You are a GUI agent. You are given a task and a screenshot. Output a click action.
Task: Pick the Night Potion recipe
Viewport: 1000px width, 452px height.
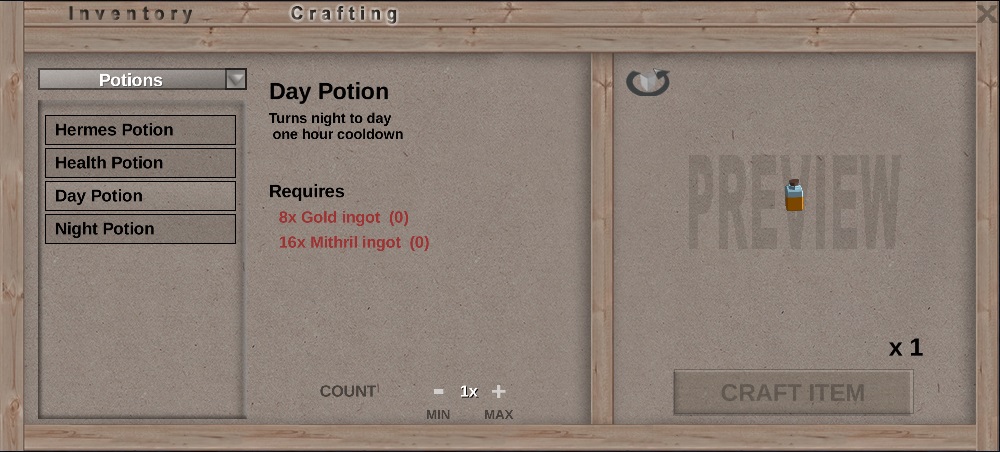[x=140, y=229]
